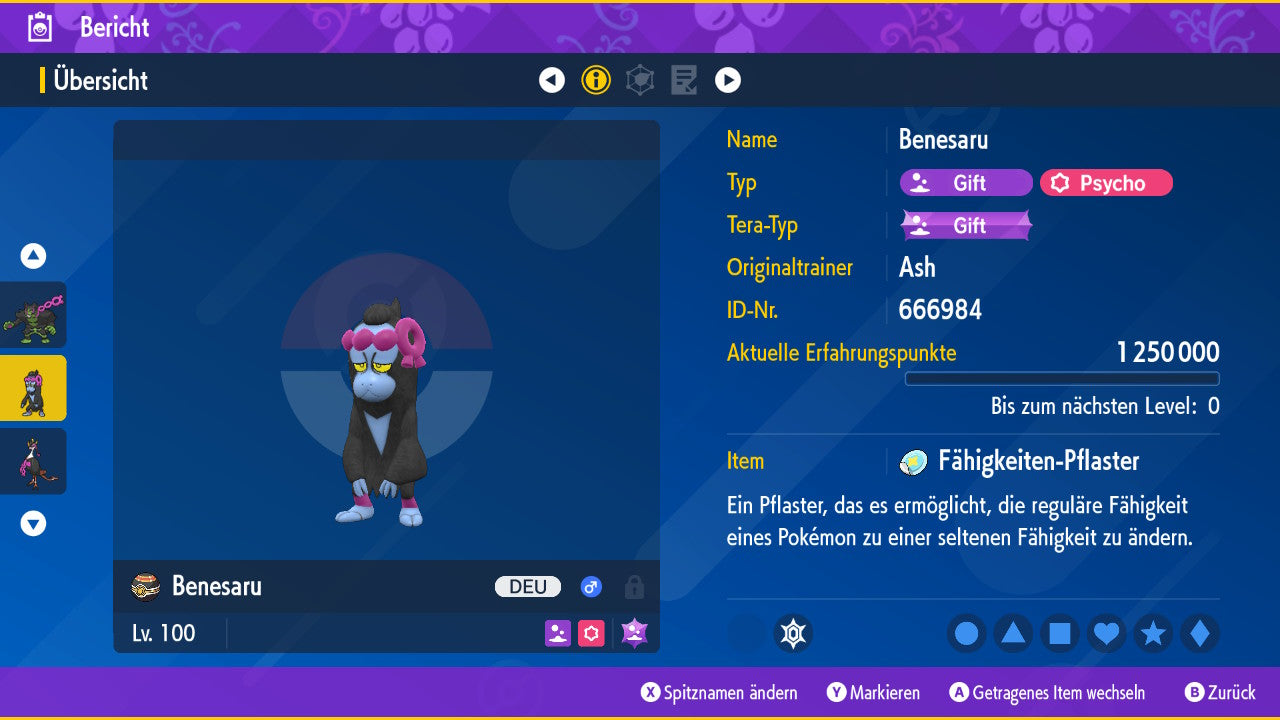Select the male gender symbol
1280x720 pixels.
[x=590, y=587]
